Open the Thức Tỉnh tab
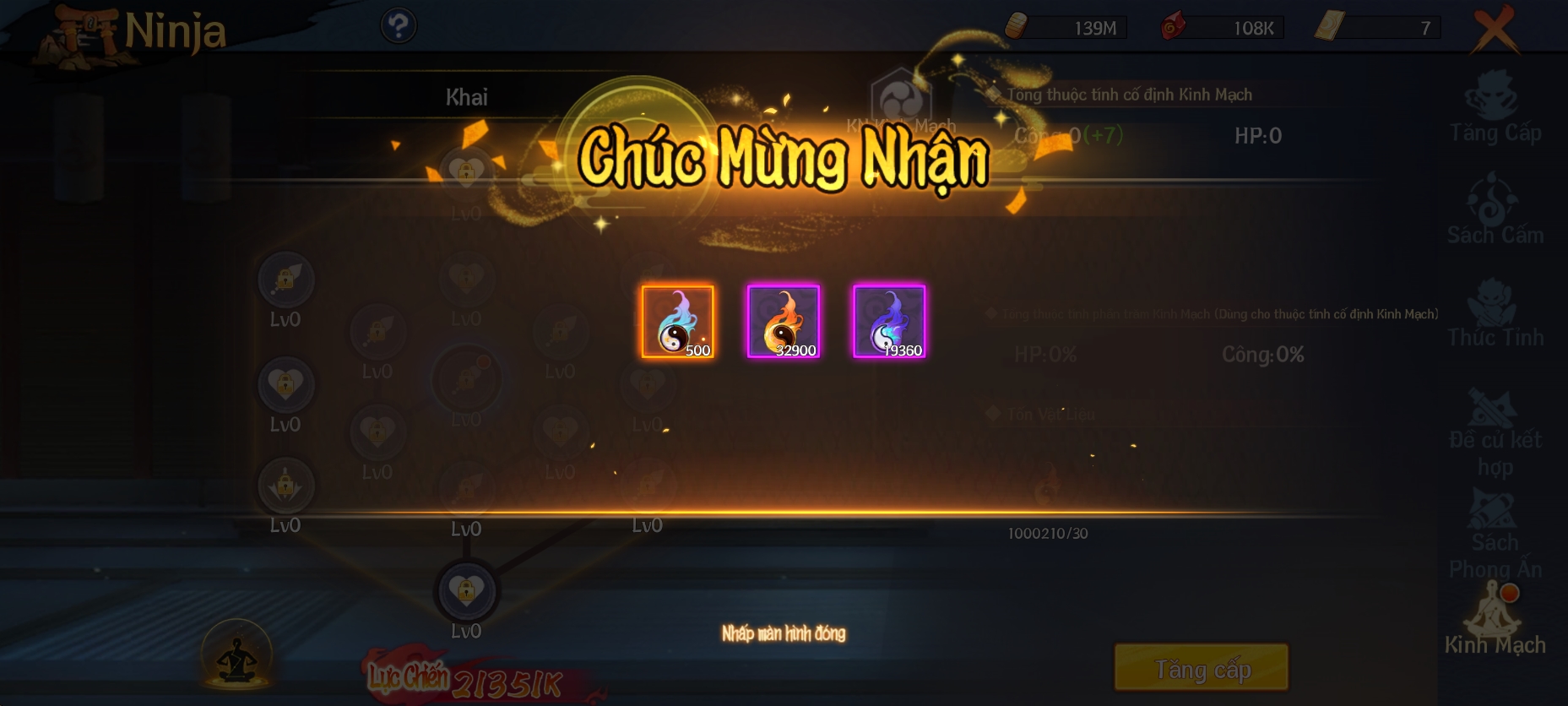Image resolution: width=1568 pixels, height=706 pixels. tap(1495, 314)
